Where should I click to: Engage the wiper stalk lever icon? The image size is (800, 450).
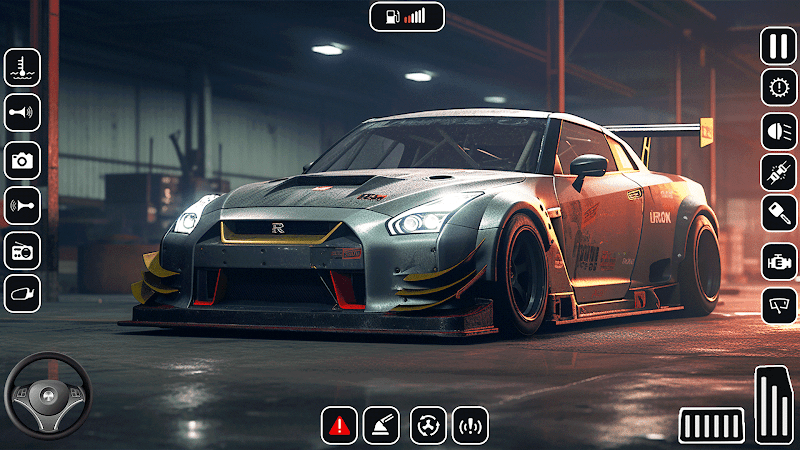click(x=381, y=425)
